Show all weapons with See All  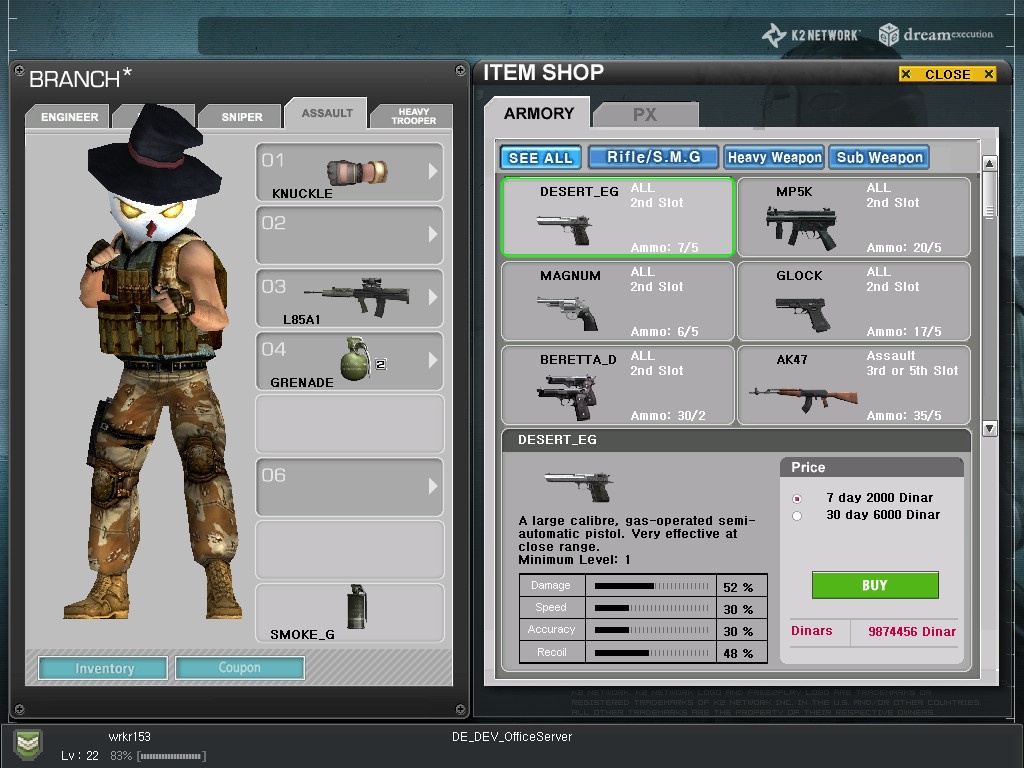[540, 158]
